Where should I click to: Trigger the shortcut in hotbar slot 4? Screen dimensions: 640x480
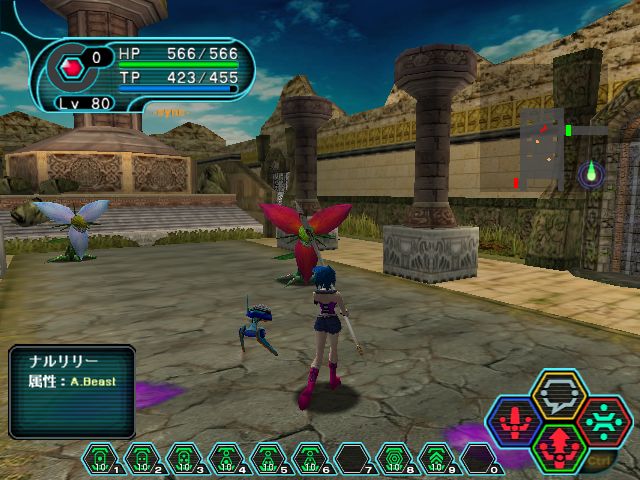tap(226, 458)
